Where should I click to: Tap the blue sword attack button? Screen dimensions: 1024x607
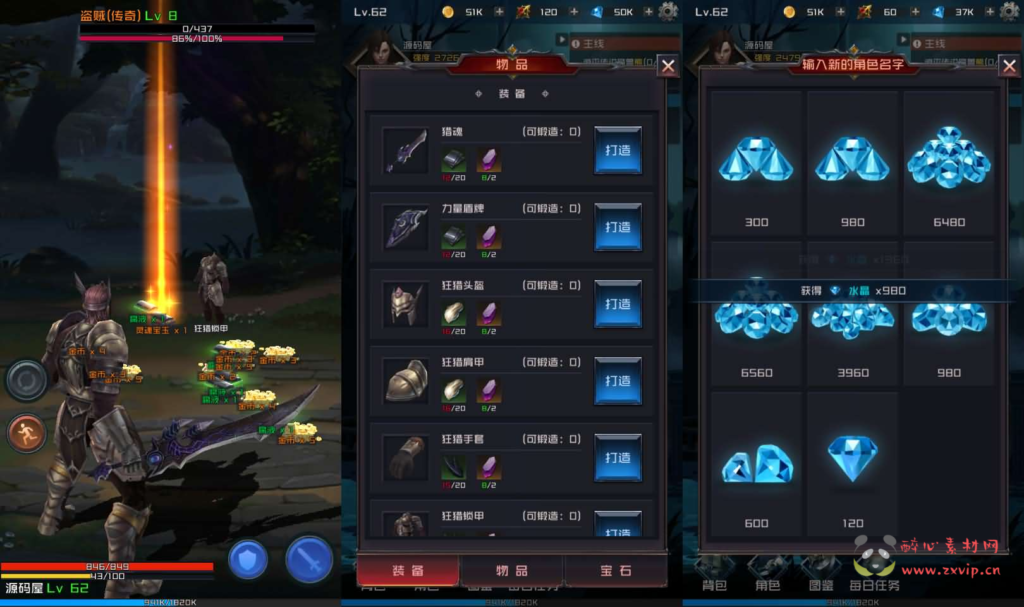309,559
